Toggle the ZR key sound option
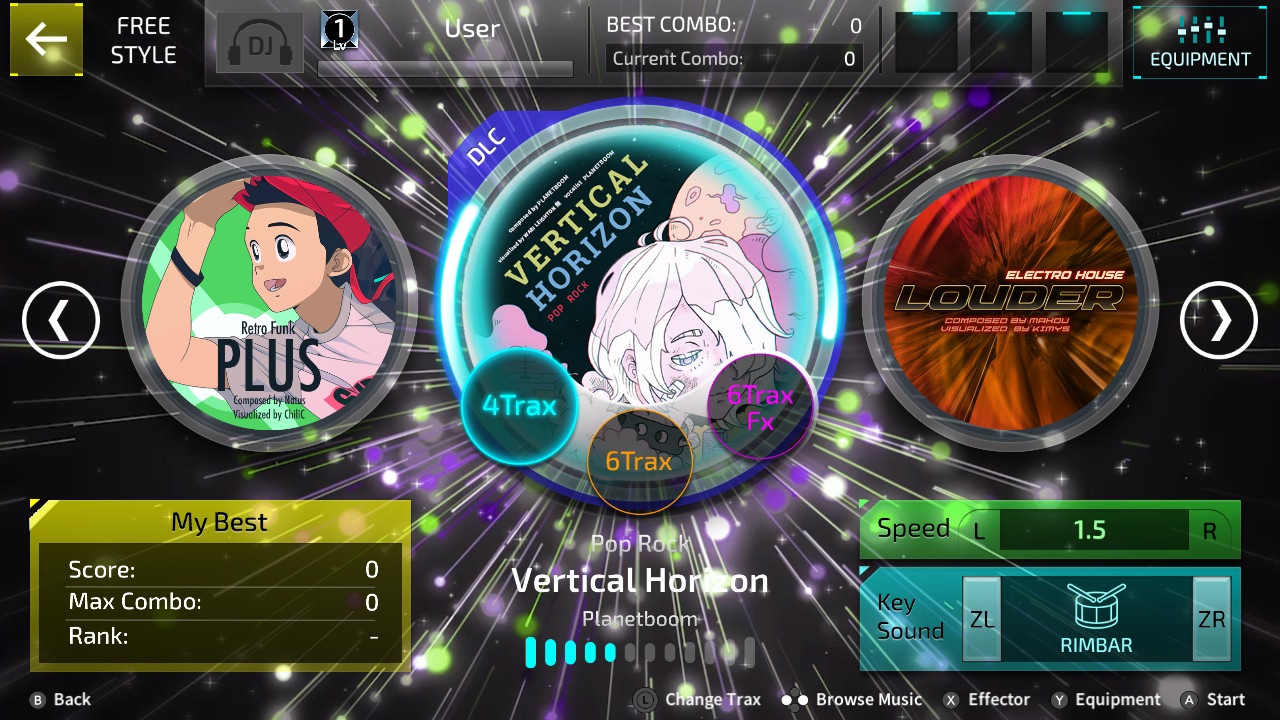The height and width of the screenshot is (720, 1280). (x=1212, y=618)
